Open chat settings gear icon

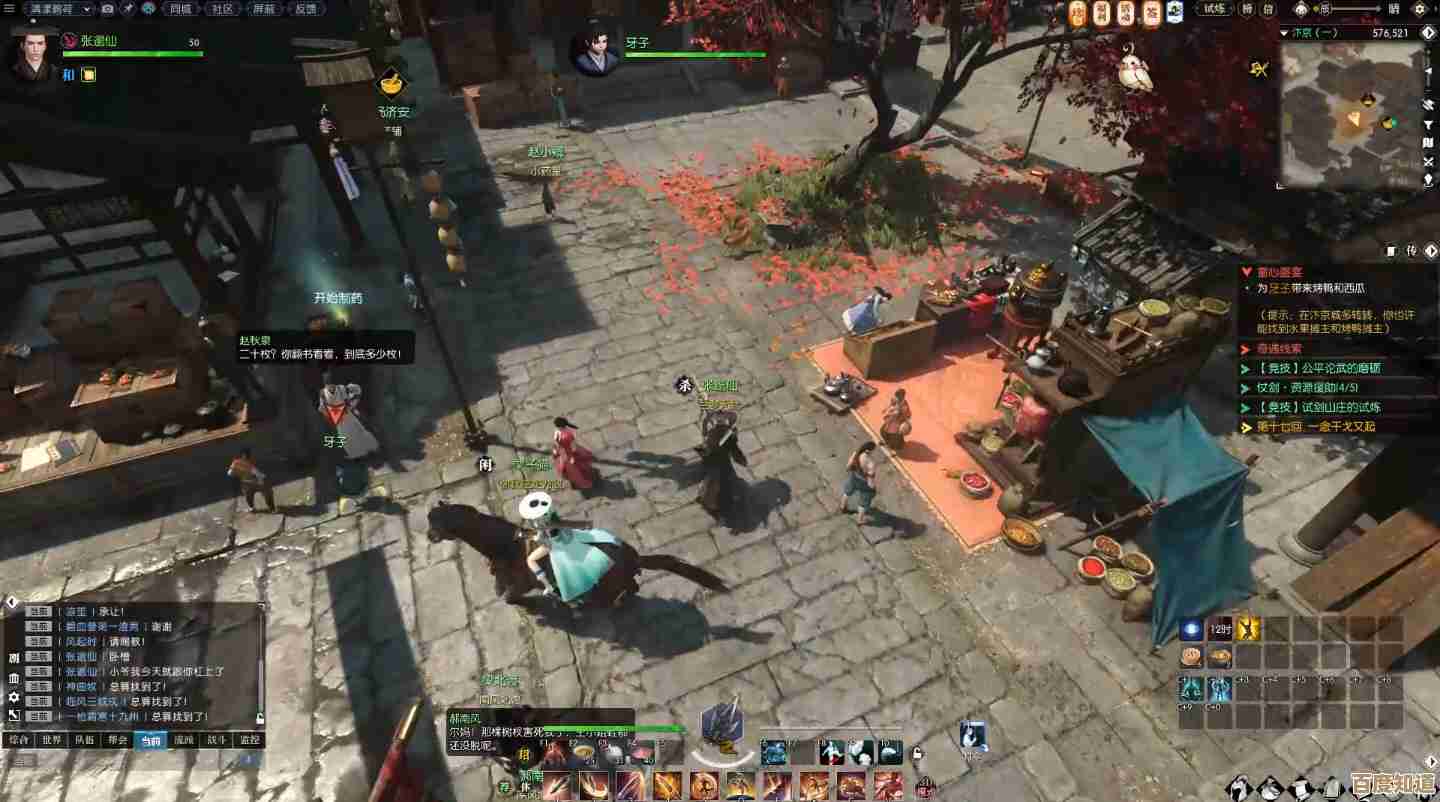14,697
